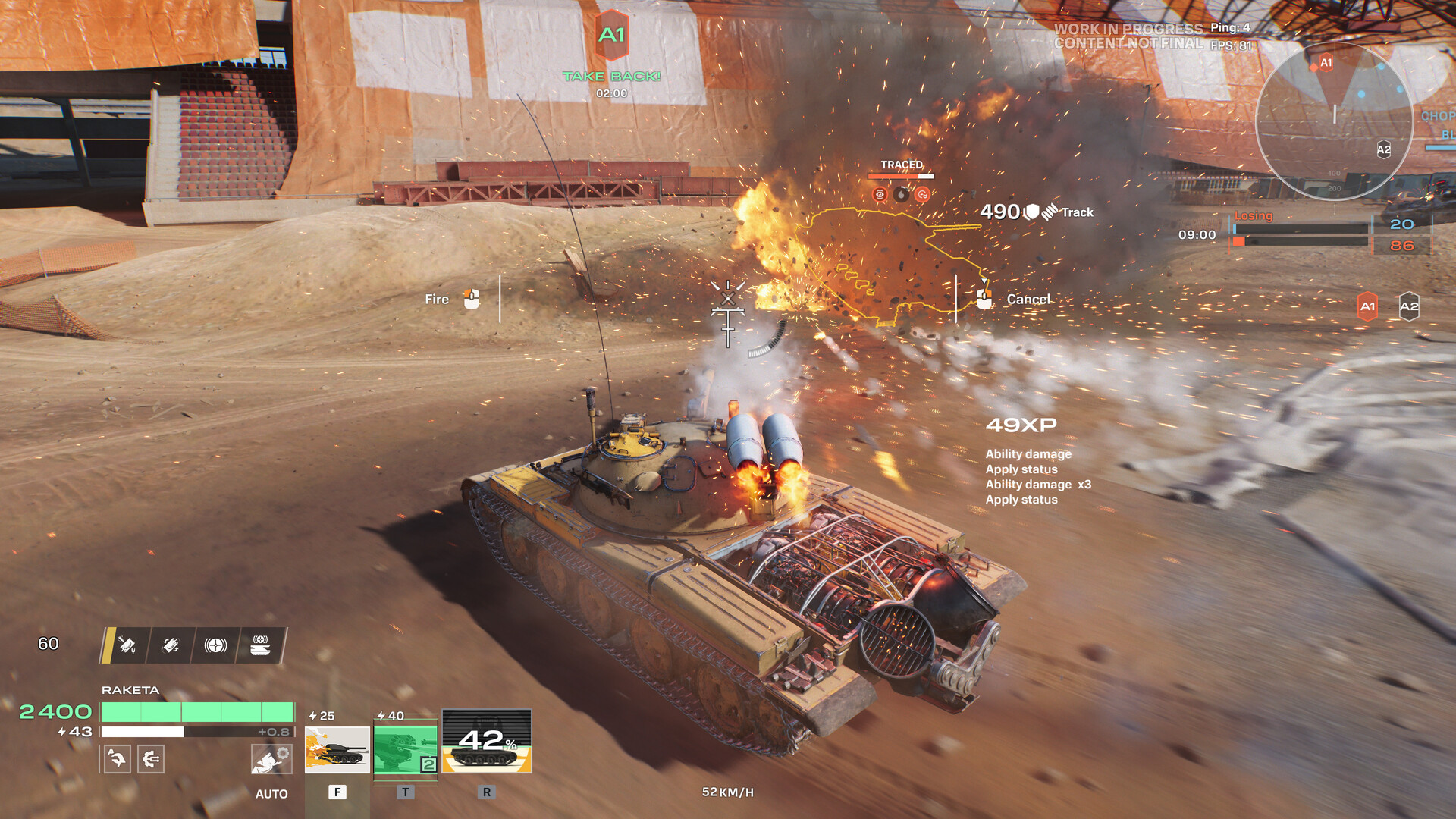The image size is (1456, 819).
Task: Click the charging tank ultimate at 42%
Action: 487,742
